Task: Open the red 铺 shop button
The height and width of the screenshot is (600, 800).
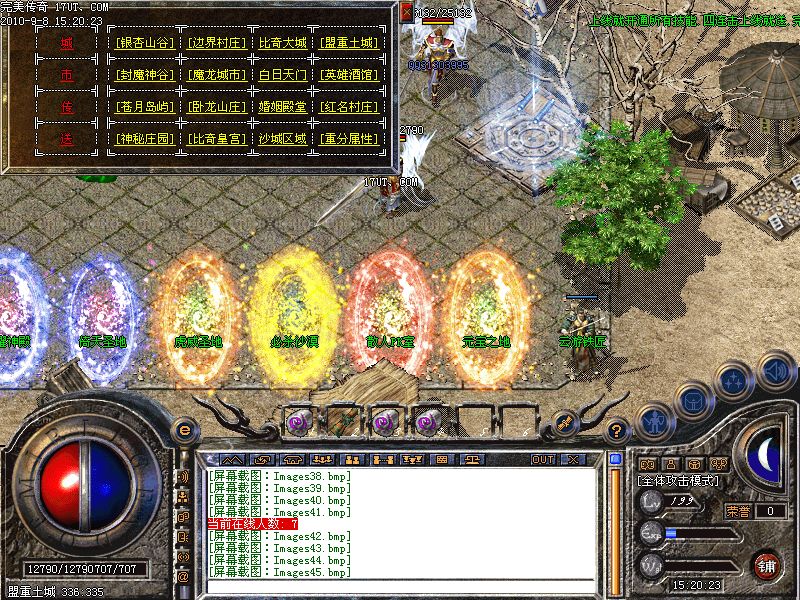Action: pyautogui.click(x=767, y=563)
